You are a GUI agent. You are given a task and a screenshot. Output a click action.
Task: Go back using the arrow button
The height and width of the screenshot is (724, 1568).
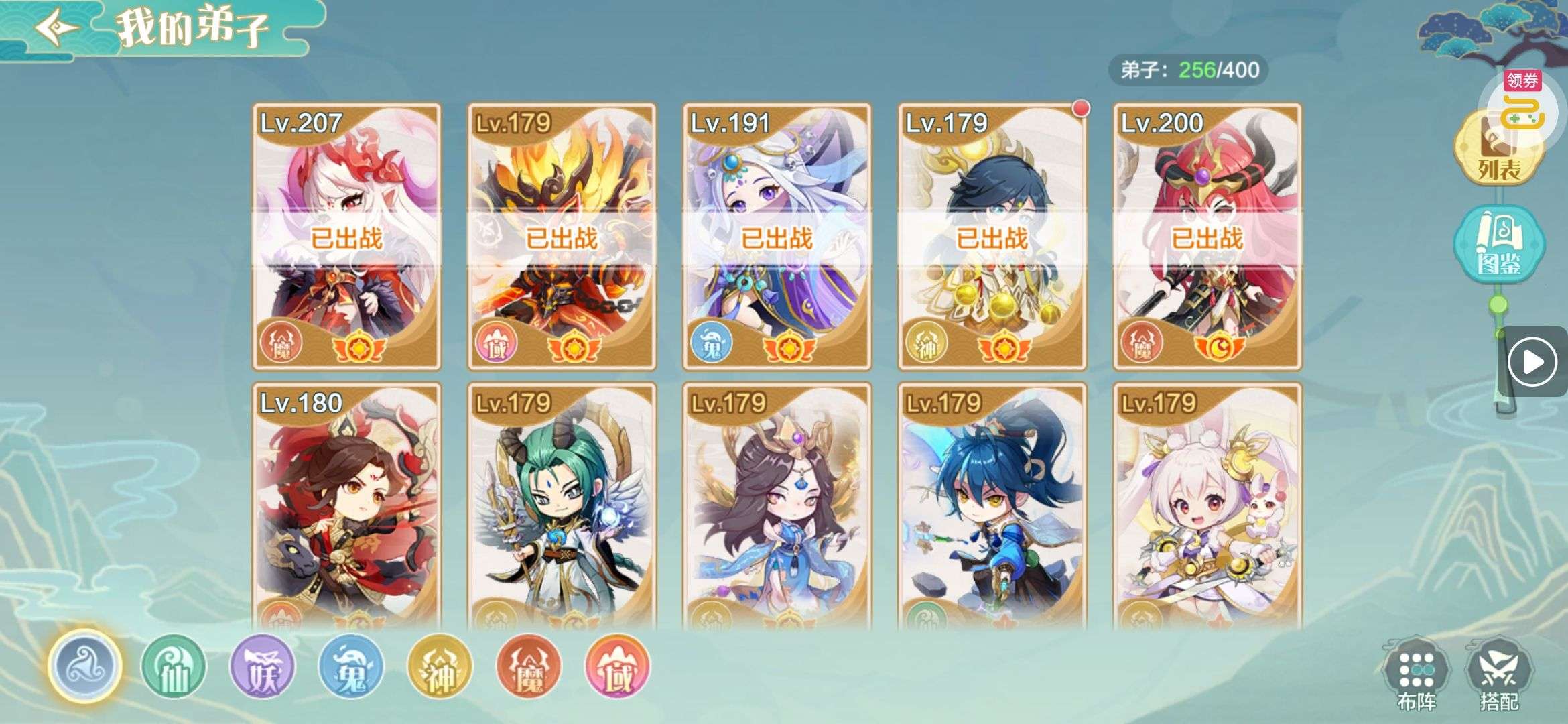(56, 28)
